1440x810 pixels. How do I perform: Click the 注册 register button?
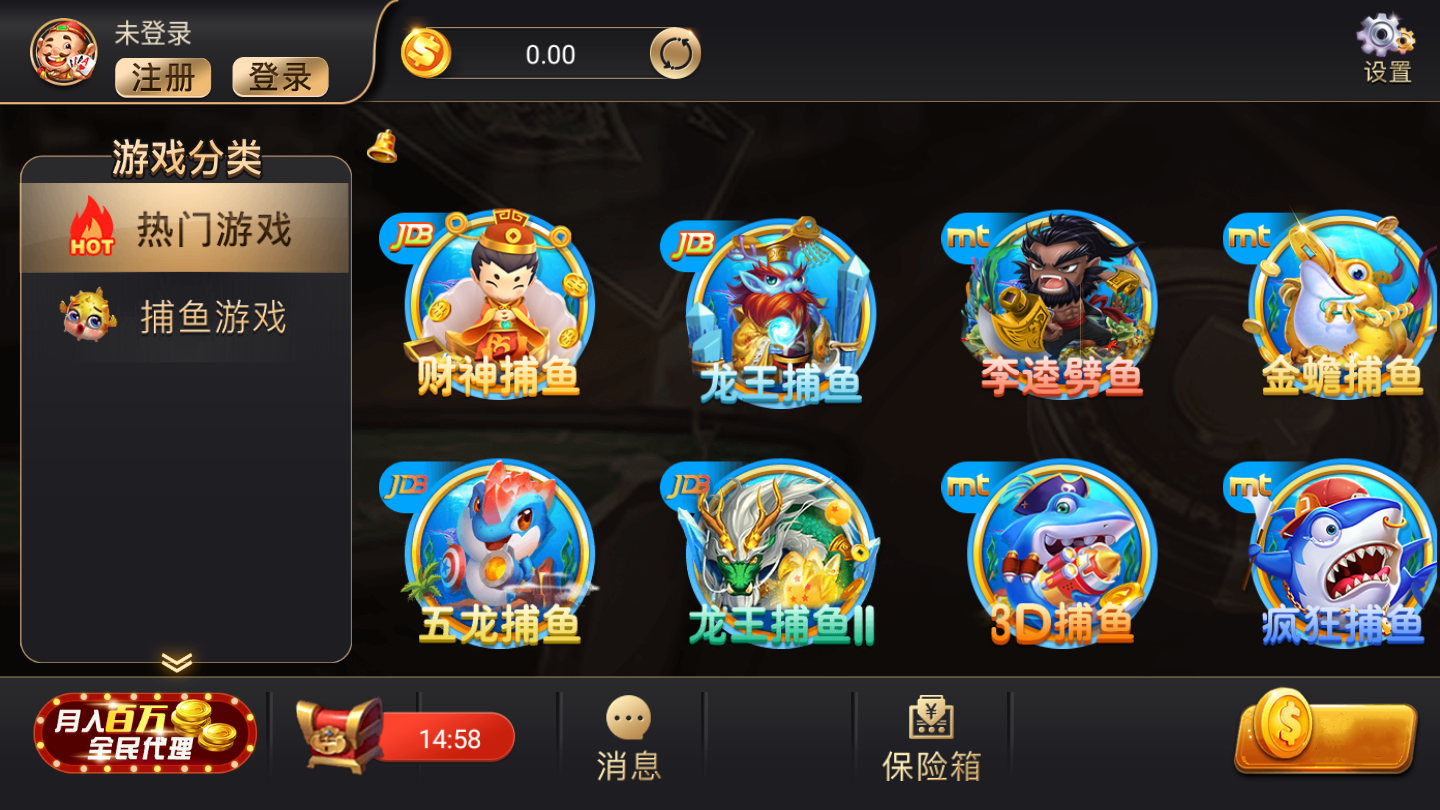tap(162, 78)
